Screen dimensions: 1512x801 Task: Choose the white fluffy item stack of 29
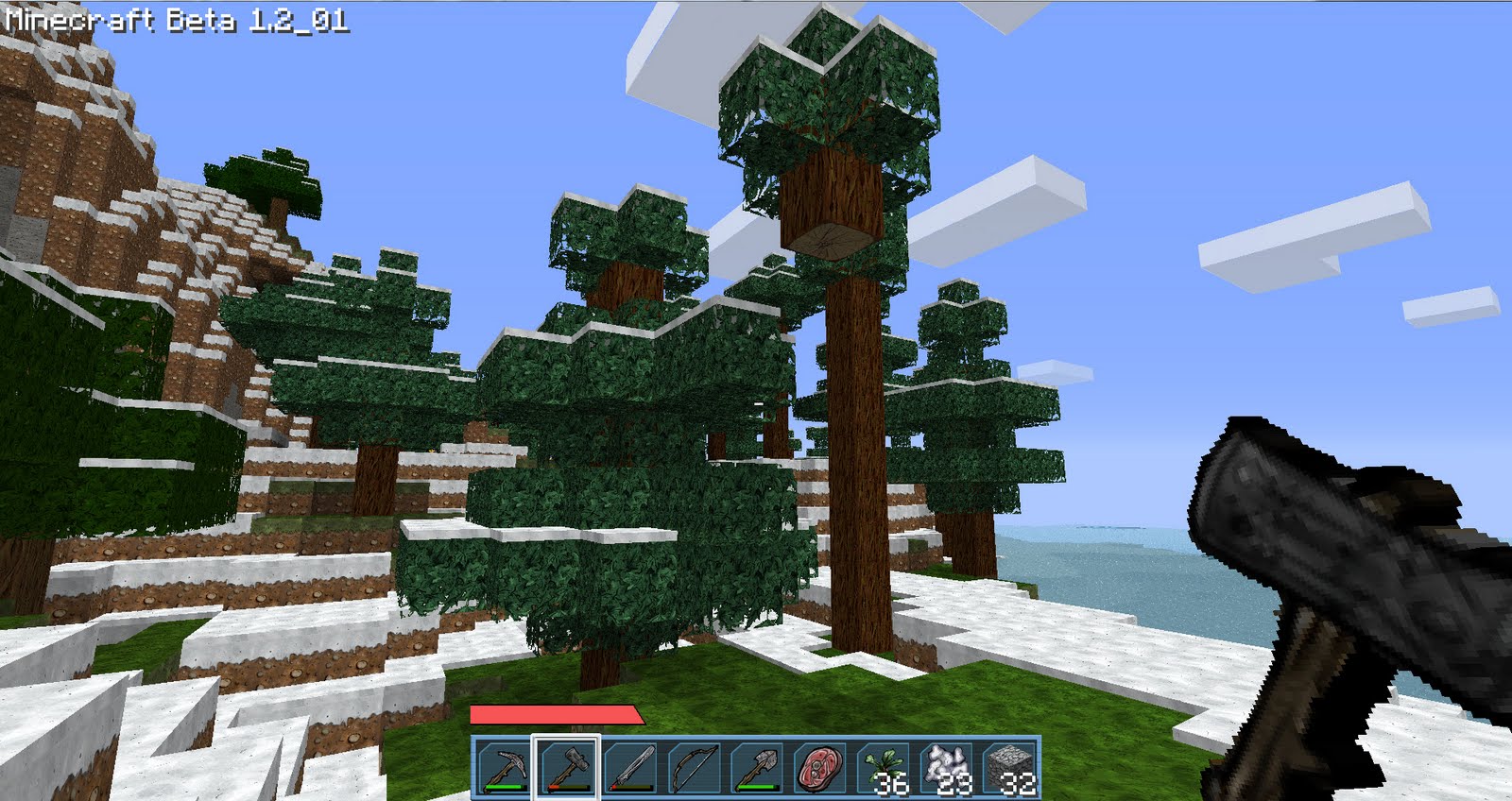pyautogui.click(x=947, y=767)
